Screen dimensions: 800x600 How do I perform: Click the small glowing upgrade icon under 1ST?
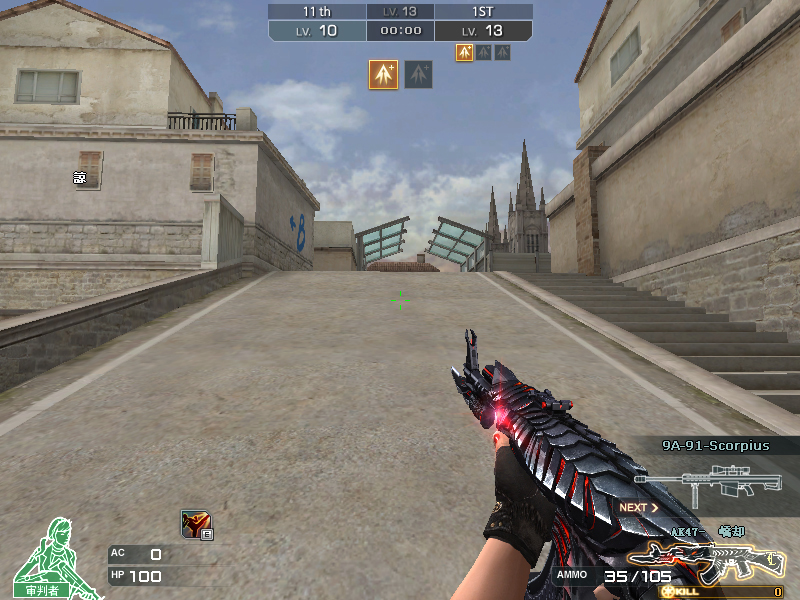pyautogui.click(x=465, y=52)
